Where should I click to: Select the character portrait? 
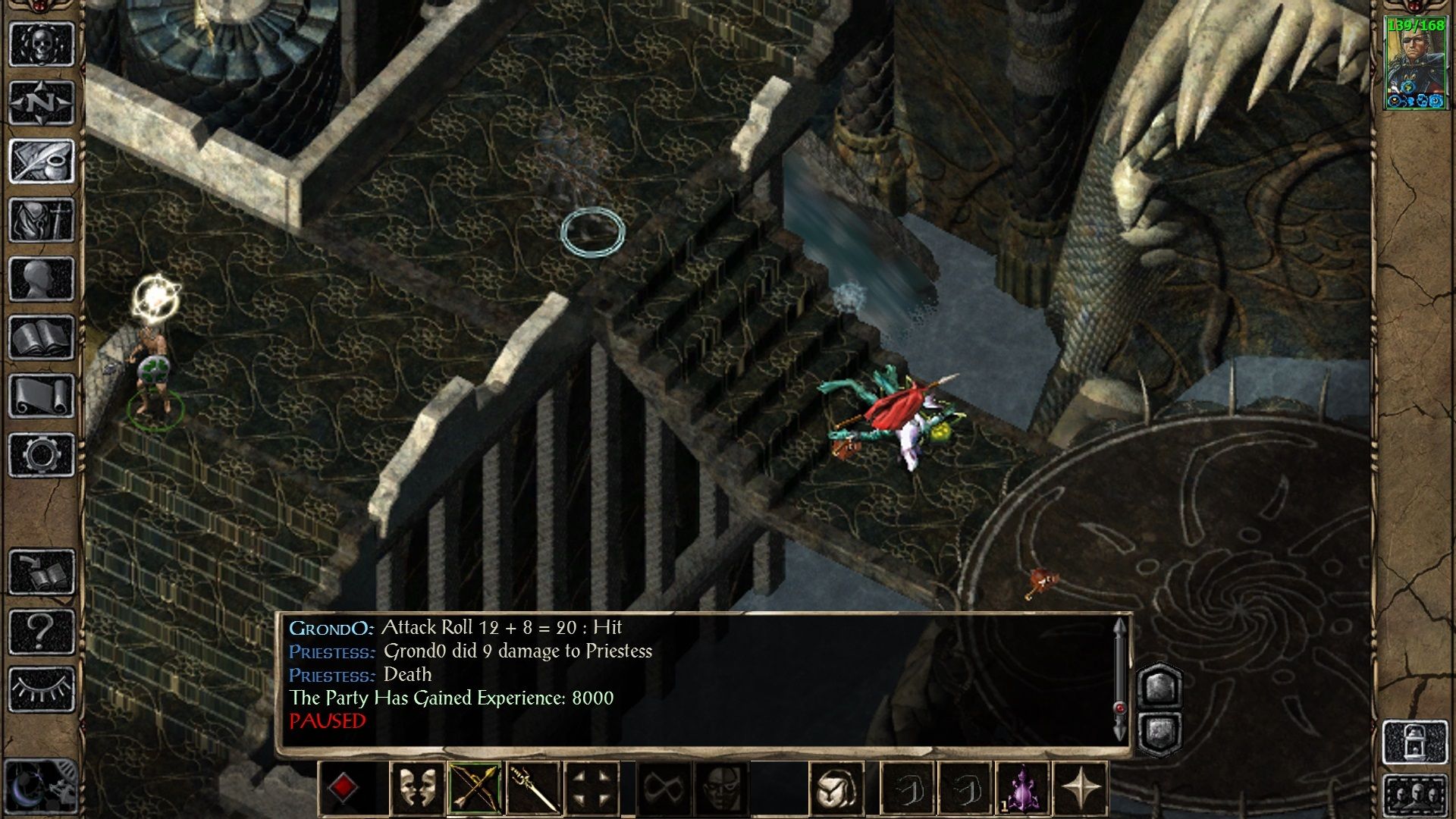pos(1415,64)
